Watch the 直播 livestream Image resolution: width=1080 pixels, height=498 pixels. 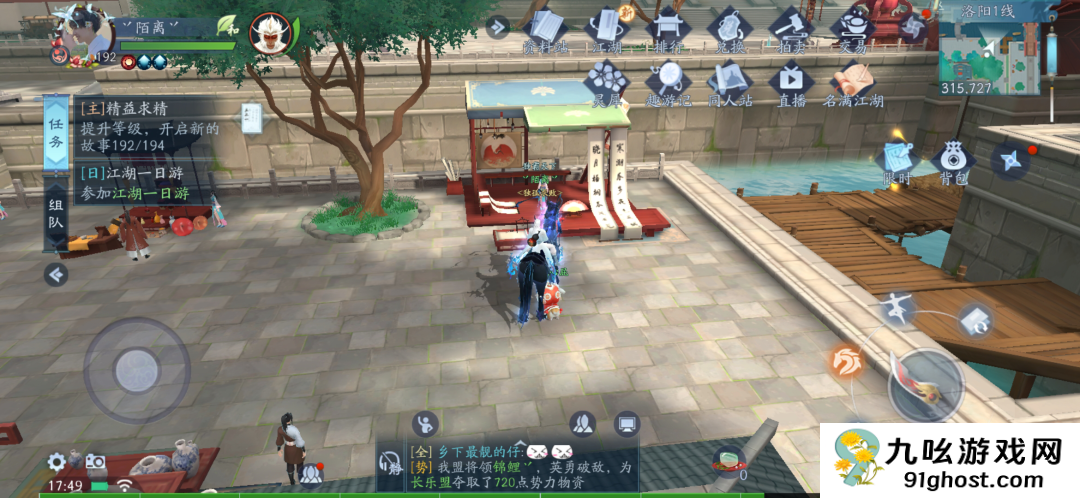pos(791,82)
